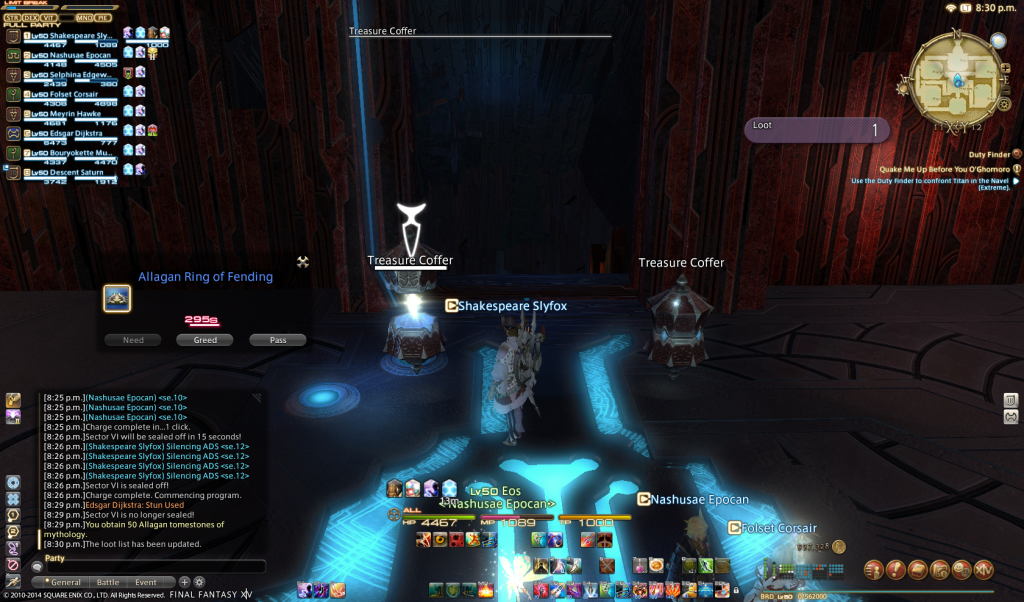Add a new chat tab with plus button
Image resolution: width=1024 pixels, height=602 pixels.
pyautogui.click(x=185, y=582)
